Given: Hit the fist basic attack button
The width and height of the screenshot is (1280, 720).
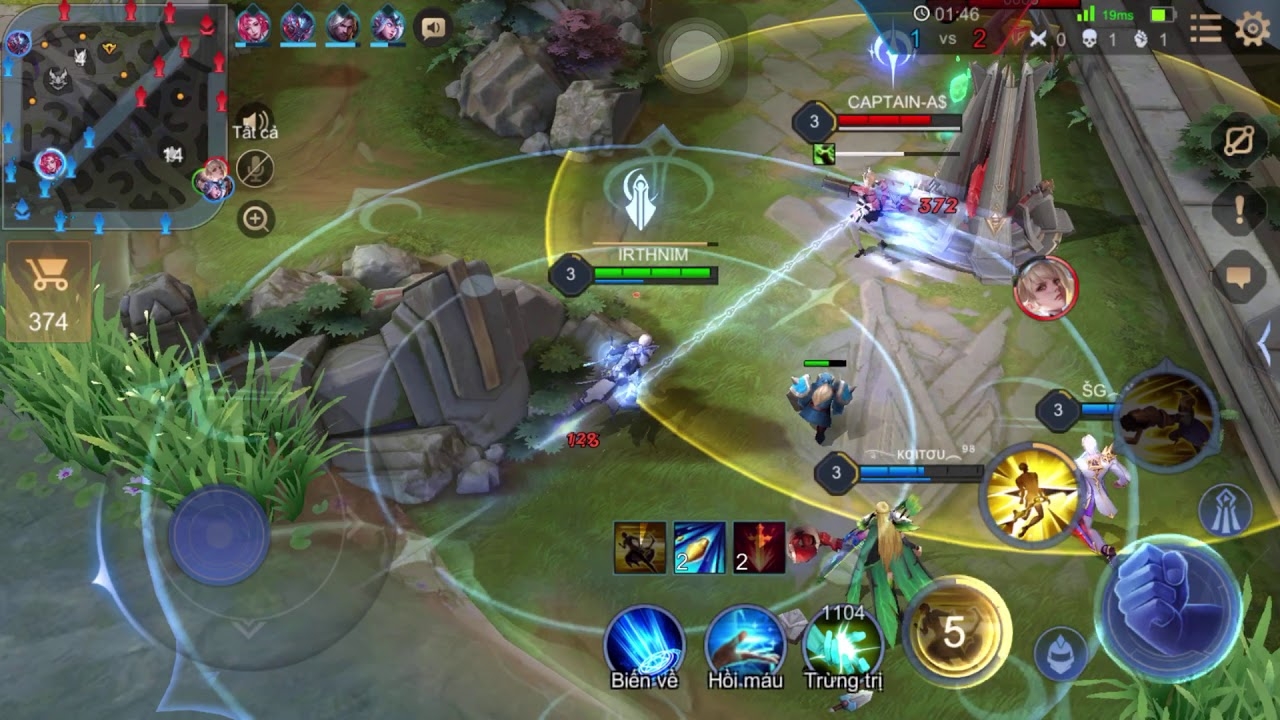Looking at the screenshot, I should [x=1168, y=606].
